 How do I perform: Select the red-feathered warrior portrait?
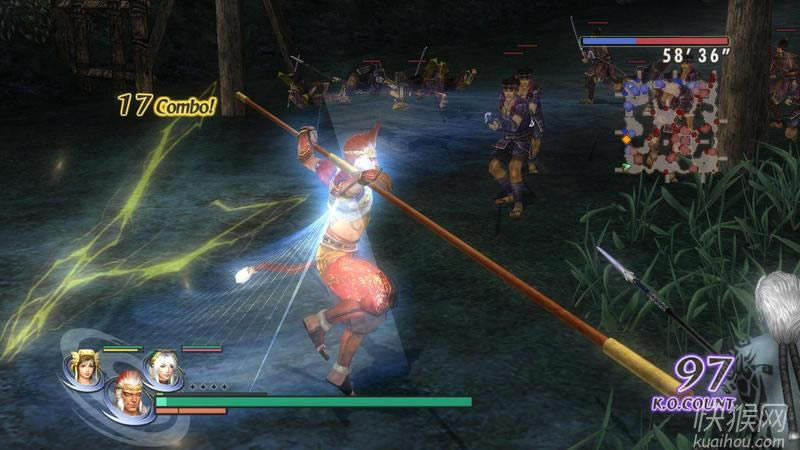click(127, 393)
